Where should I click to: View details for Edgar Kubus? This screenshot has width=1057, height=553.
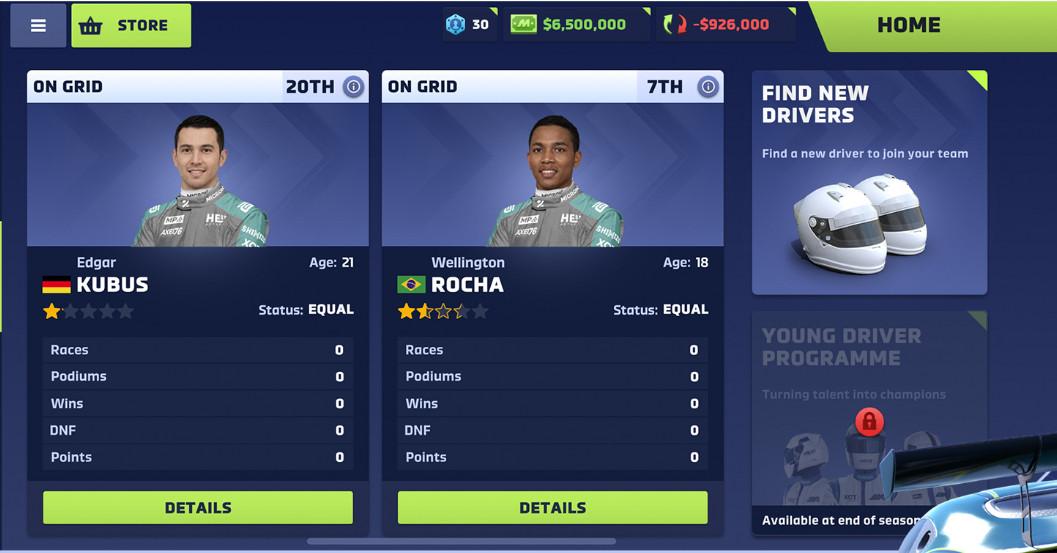[198, 507]
